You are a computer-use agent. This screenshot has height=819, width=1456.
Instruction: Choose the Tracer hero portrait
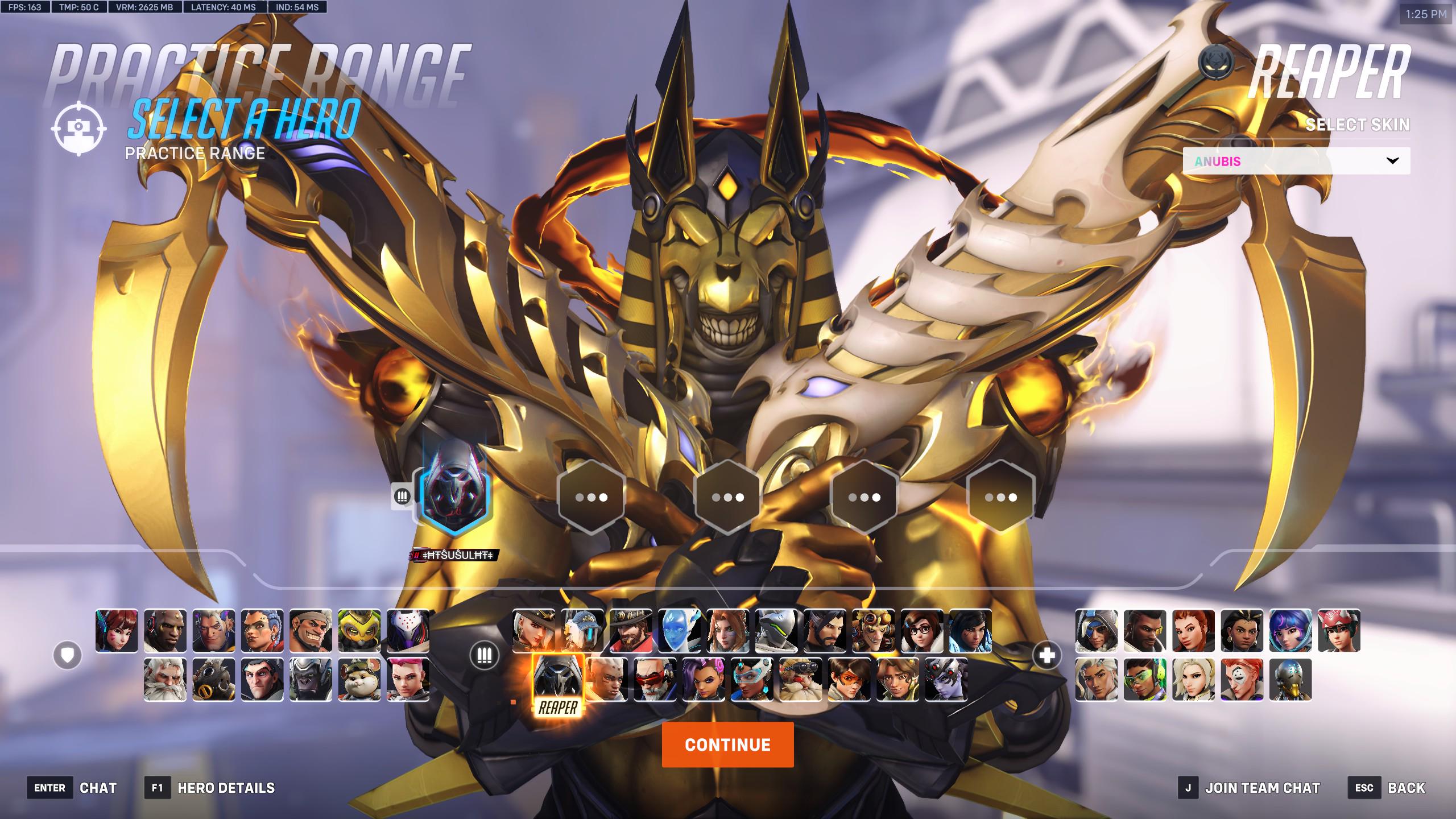tap(849, 679)
